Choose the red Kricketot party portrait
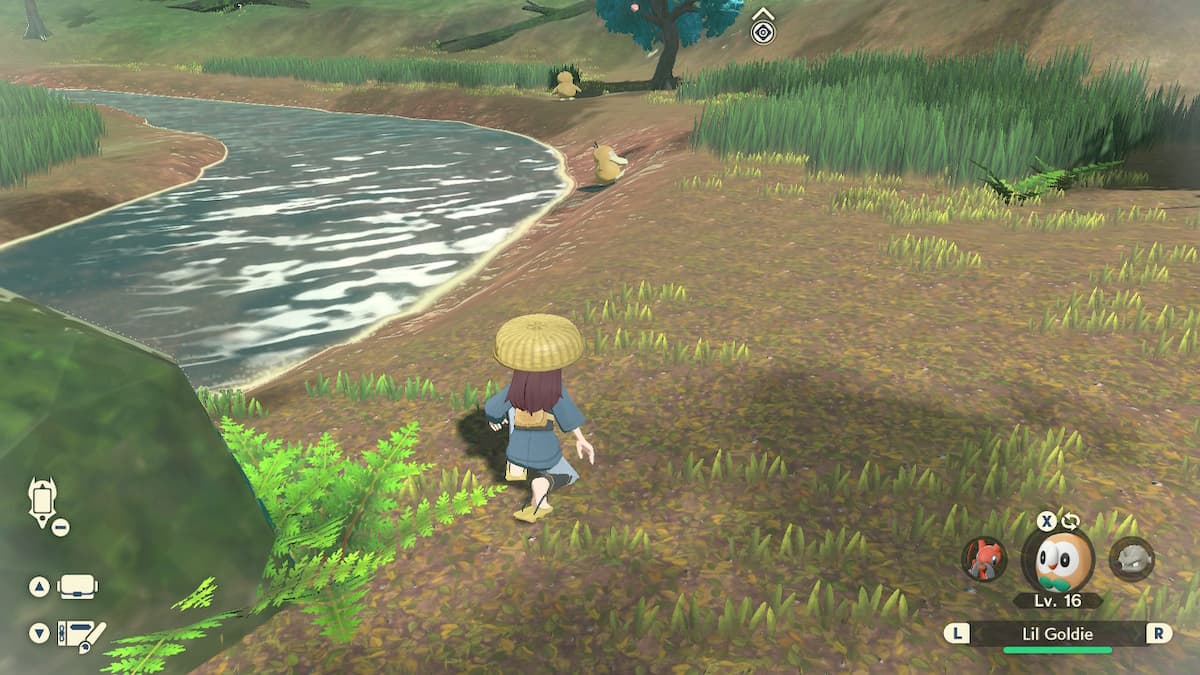1200x675 pixels. tap(984, 558)
